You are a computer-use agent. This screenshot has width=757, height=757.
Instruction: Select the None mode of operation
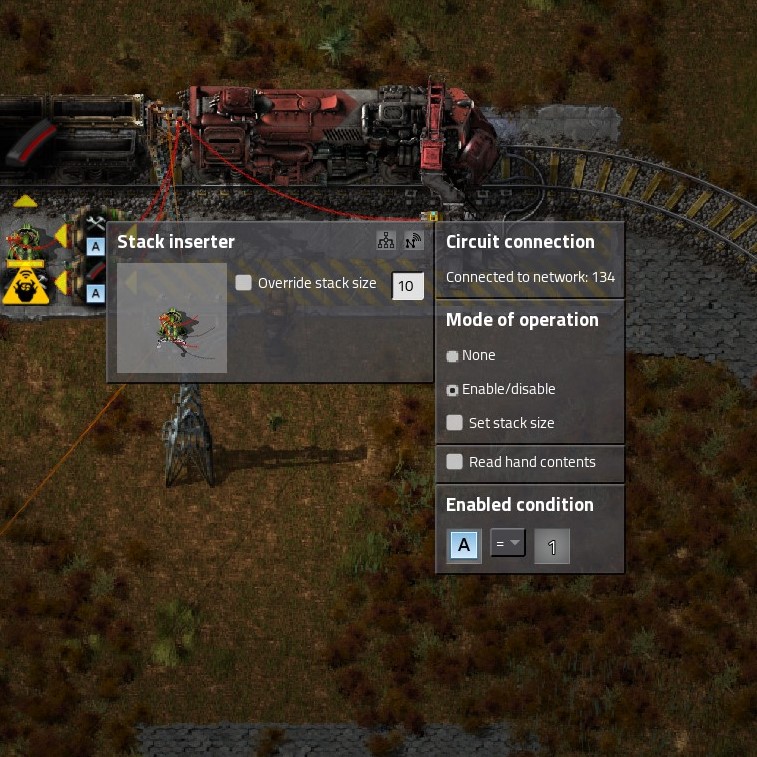point(453,356)
